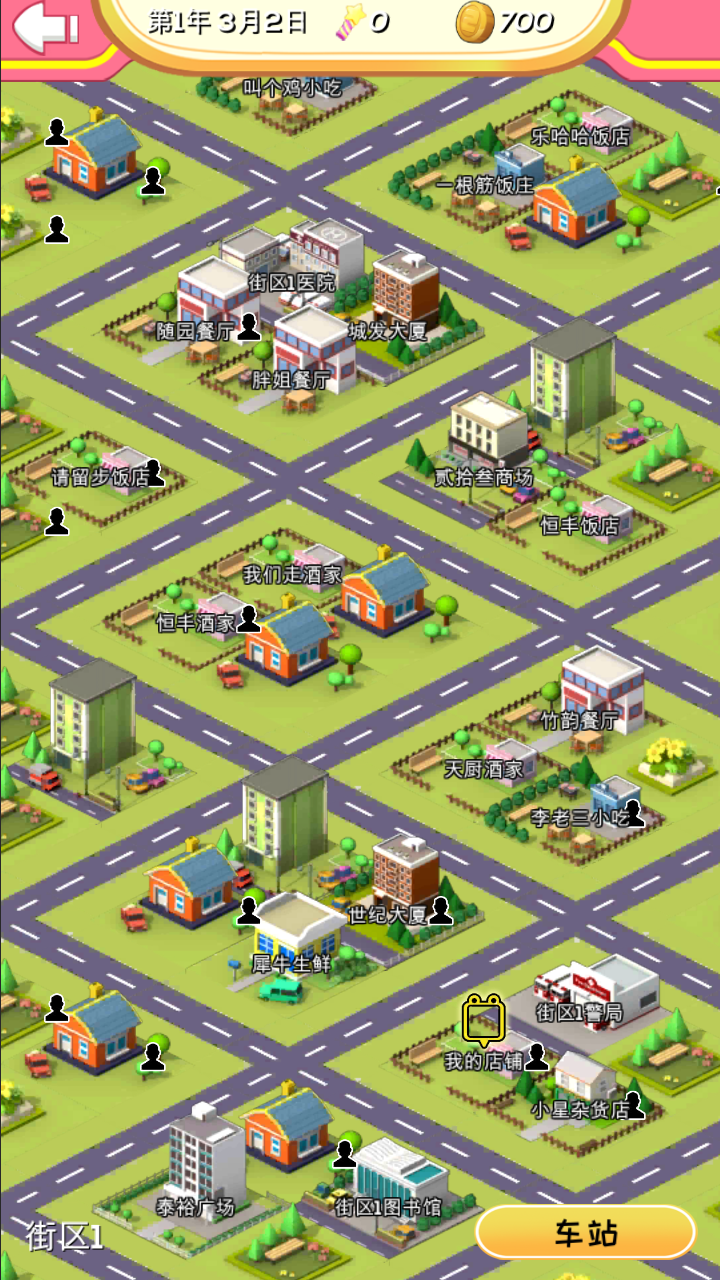This screenshot has width=720, height=1280.
Task: Choose the 街区1警局 police station label
Action: pyautogui.click(x=579, y=1012)
